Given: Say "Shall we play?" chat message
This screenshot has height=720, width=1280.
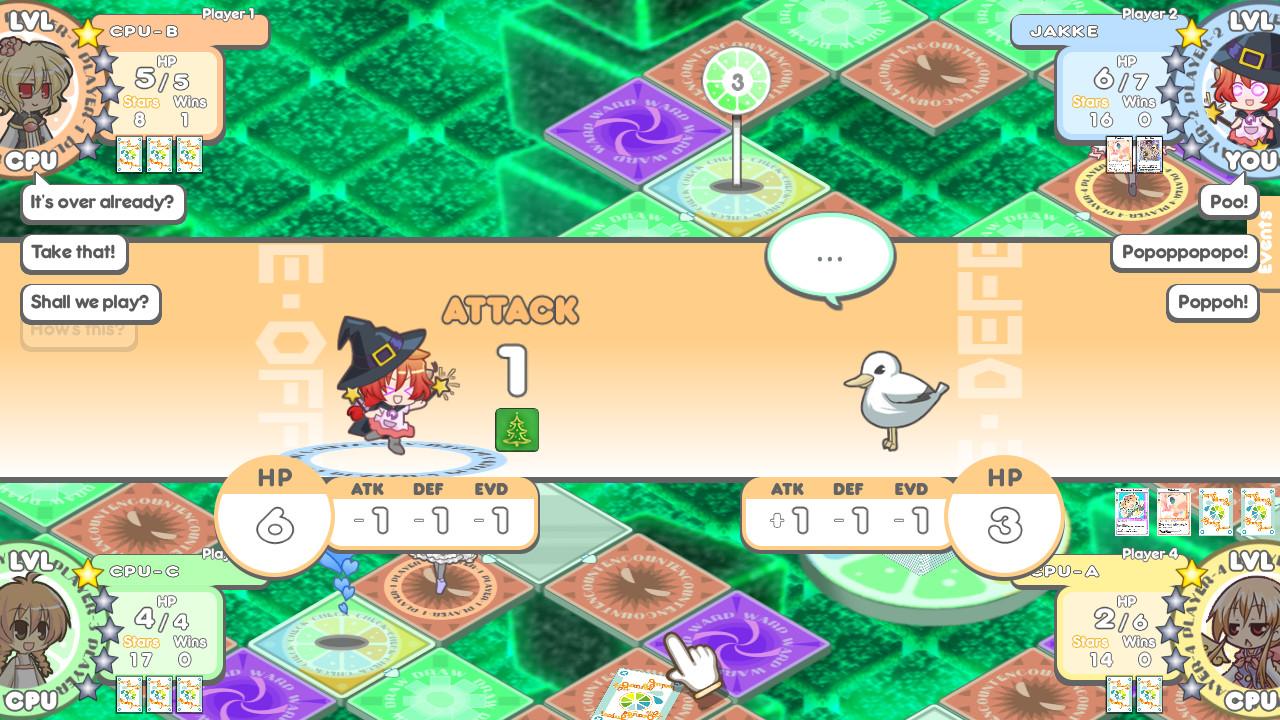Looking at the screenshot, I should 90,303.
